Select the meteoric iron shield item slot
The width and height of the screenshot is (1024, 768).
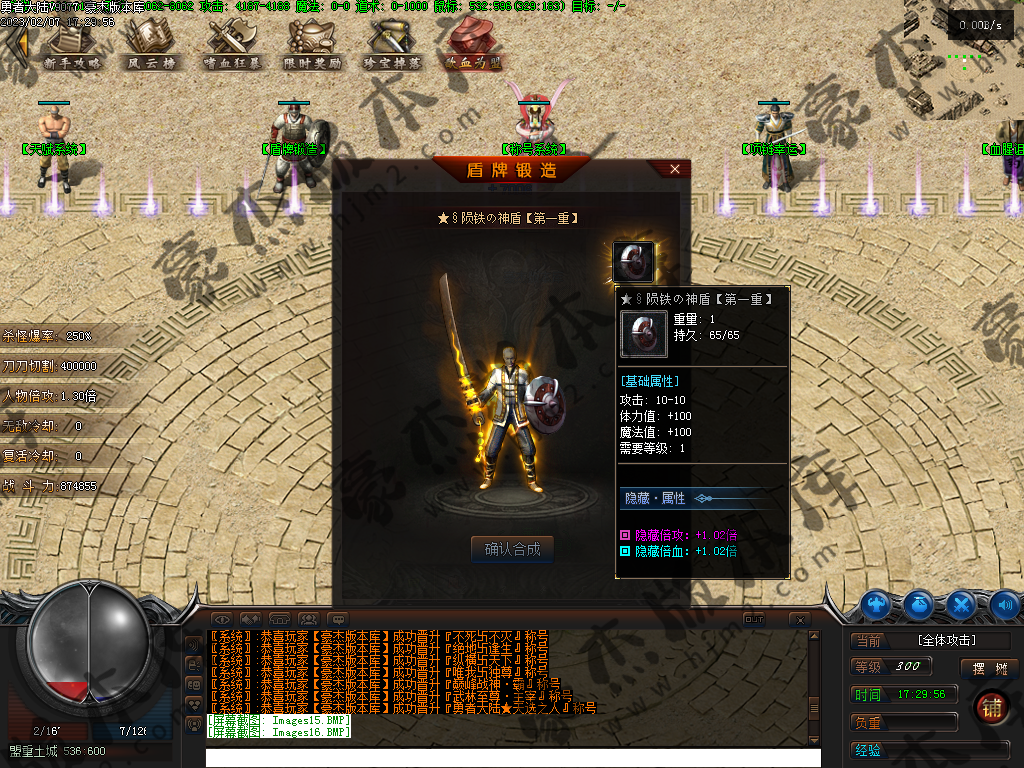[x=633, y=262]
